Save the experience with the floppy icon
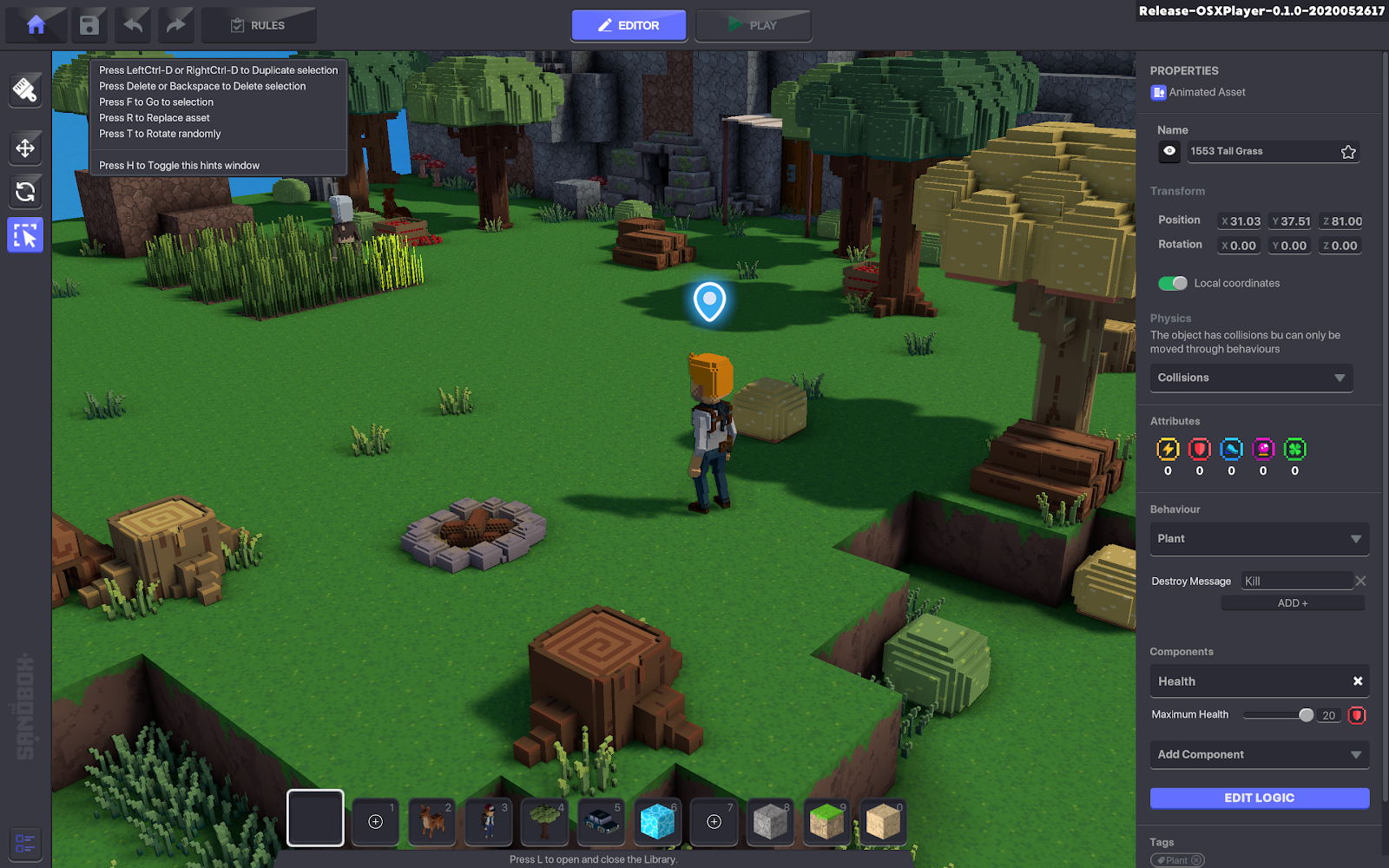 89,25
